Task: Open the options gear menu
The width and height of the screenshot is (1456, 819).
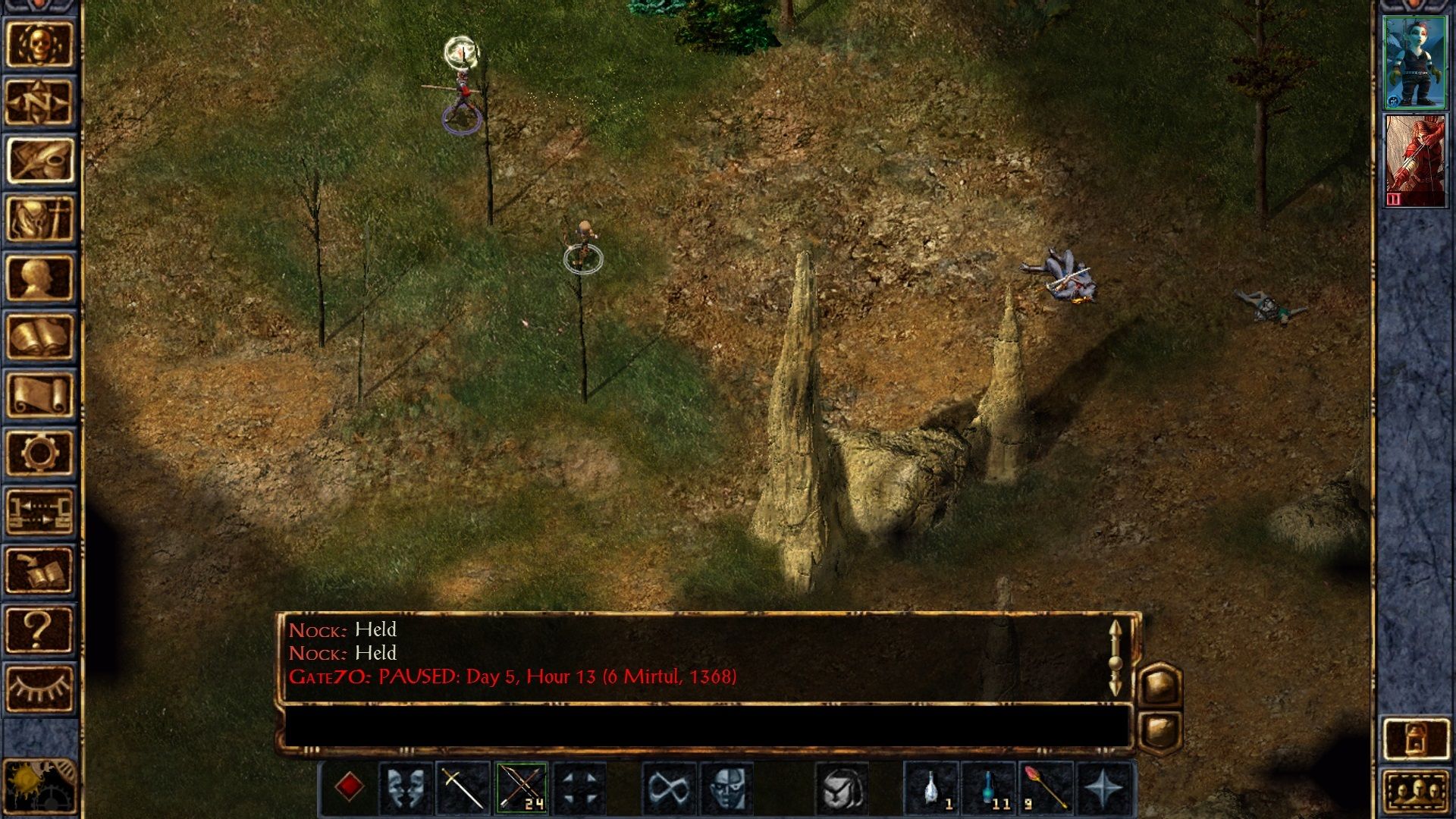Action: click(x=39, y=453)
